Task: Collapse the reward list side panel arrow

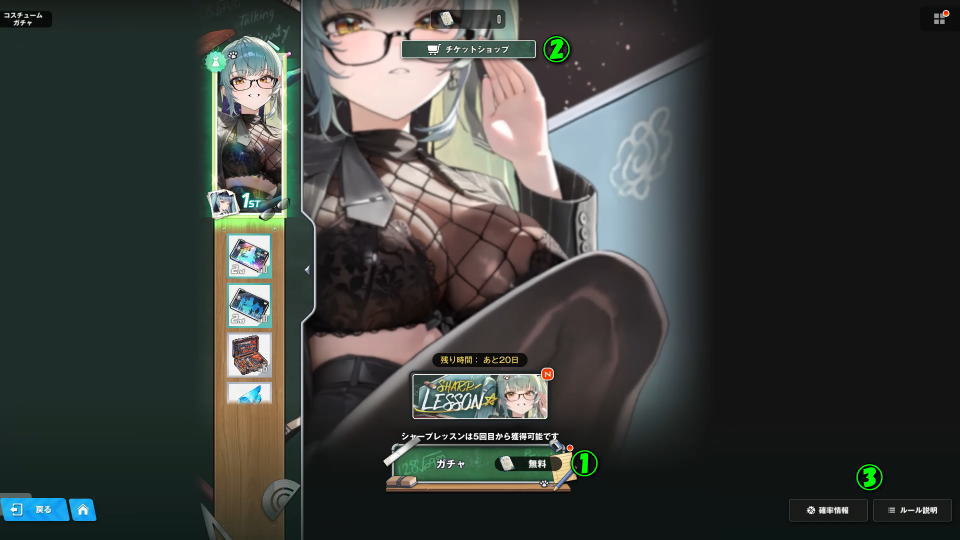Action: pyautogui.click(x=307, y=269)
